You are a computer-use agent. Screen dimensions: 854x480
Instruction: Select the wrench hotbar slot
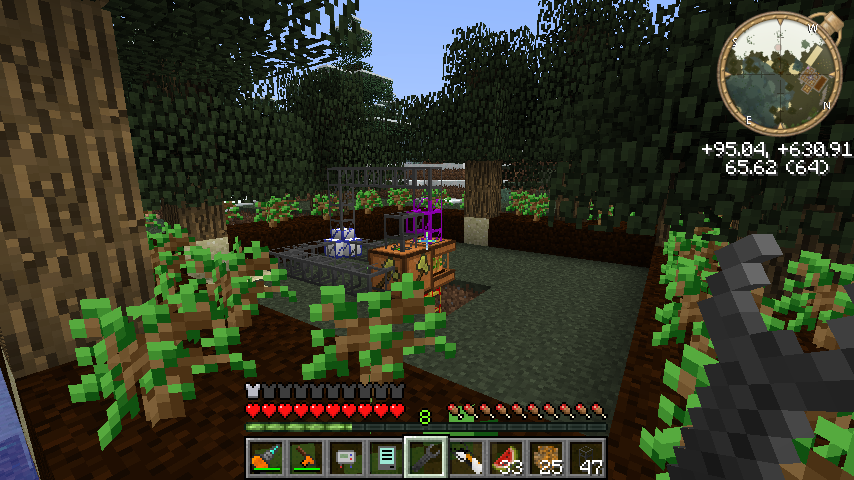[425, 459]
